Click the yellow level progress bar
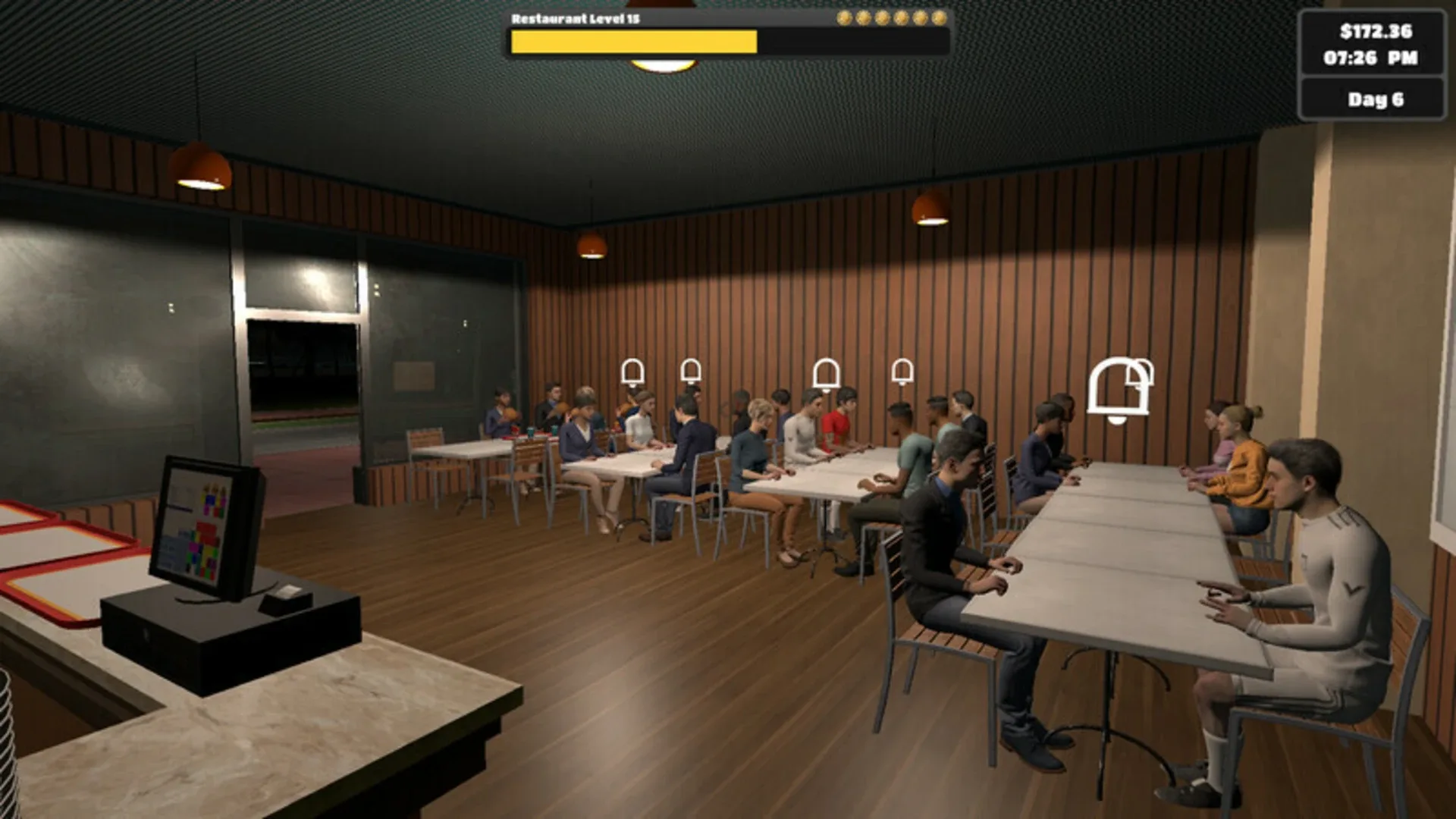This screenshot has height=819, width=1456. pos(633,42)
